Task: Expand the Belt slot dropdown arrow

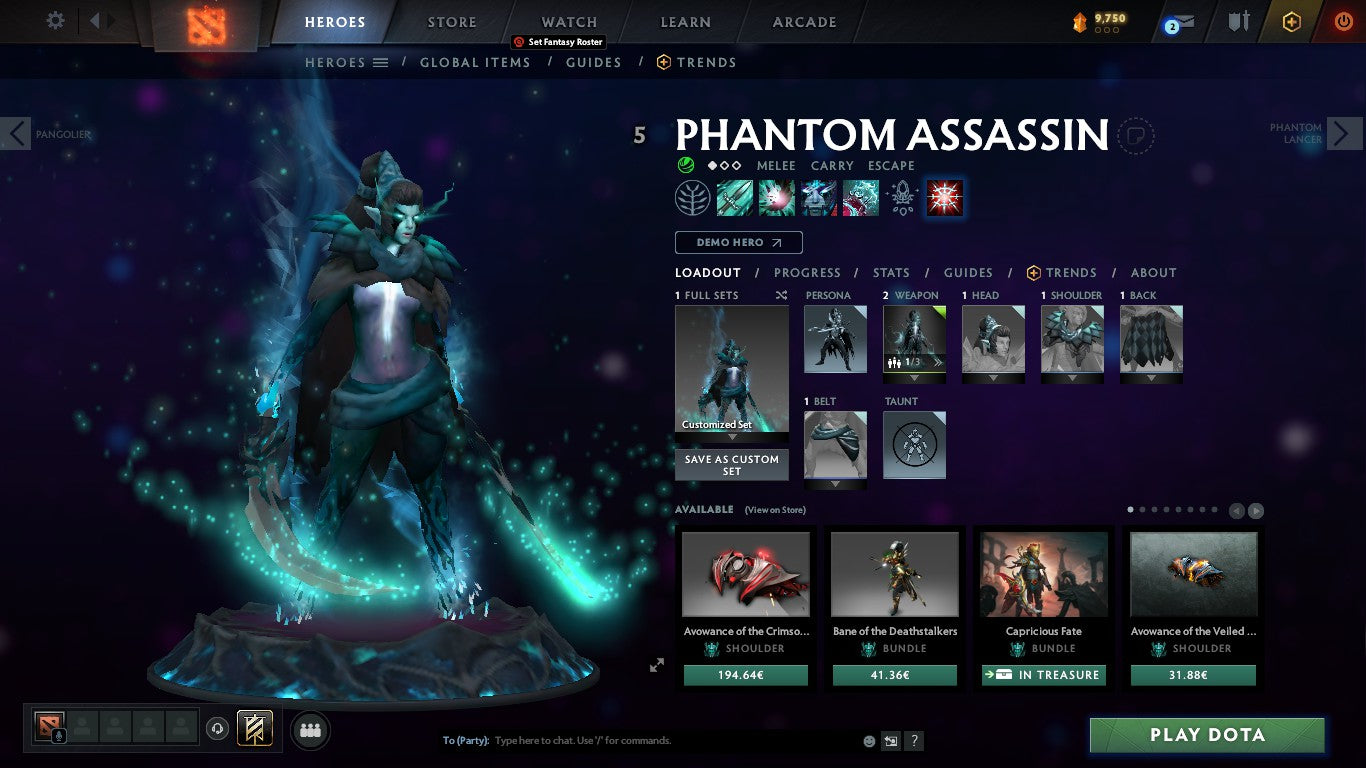Action: [835, 483]
